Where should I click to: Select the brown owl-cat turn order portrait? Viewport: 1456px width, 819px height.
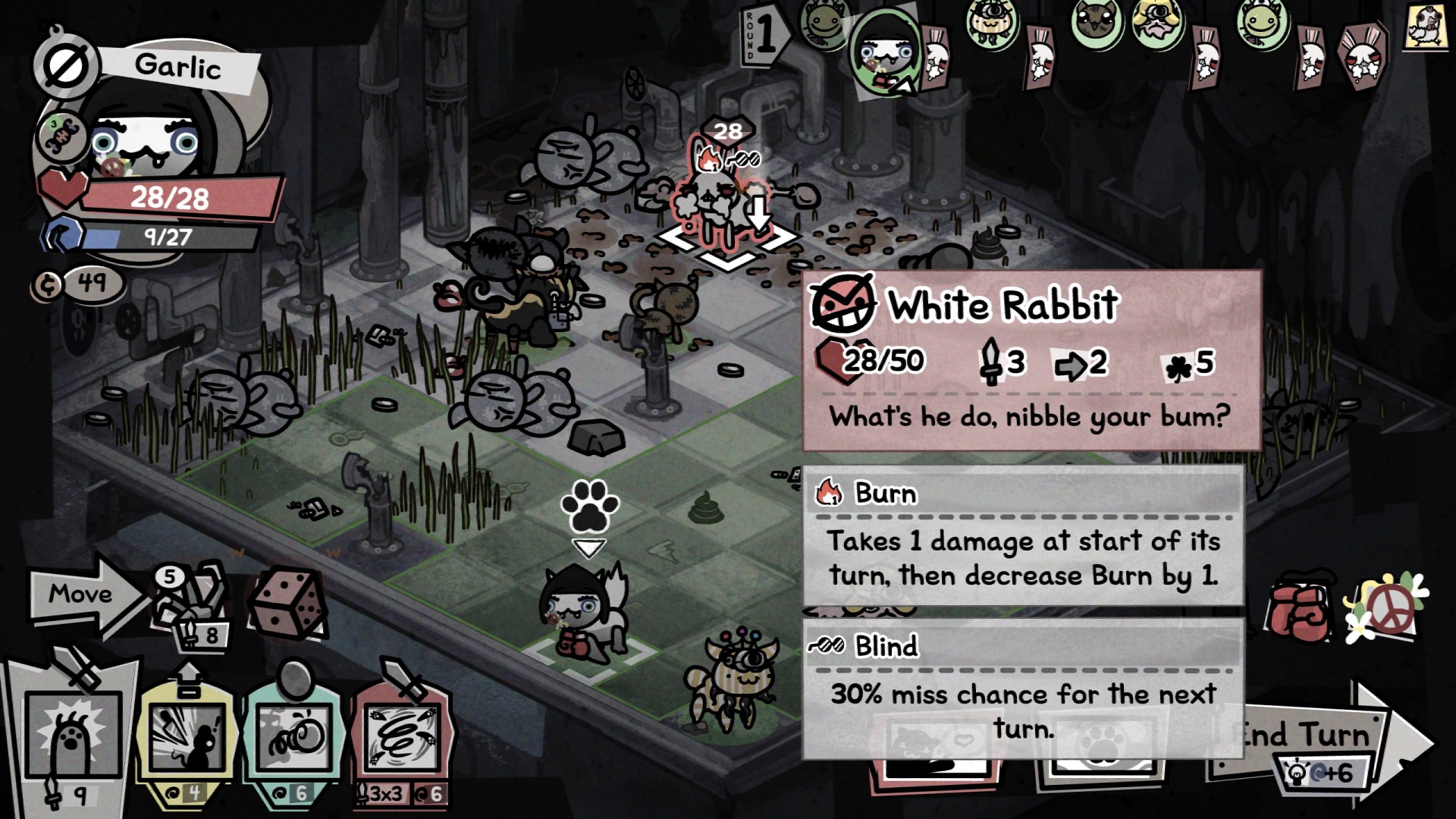click(1097, 21)
